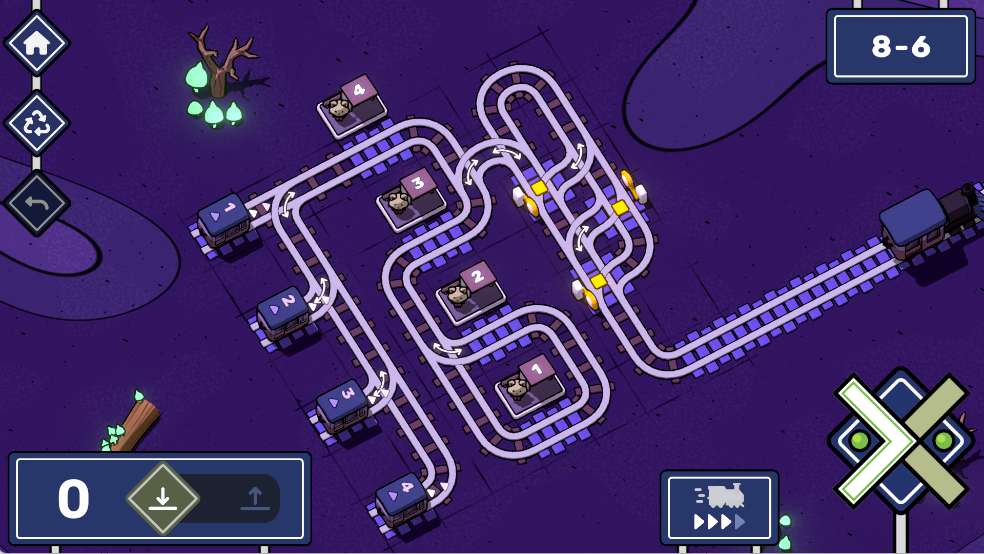Undo the last move

(x=37, y=203)
